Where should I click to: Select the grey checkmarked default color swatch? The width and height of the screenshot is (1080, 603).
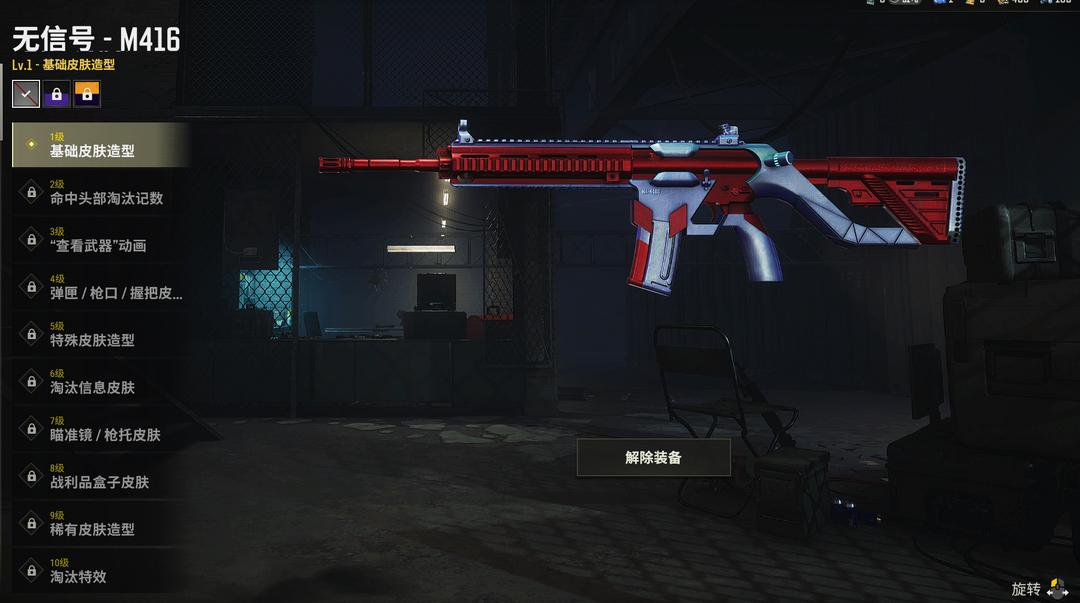(x=26, y=94)
